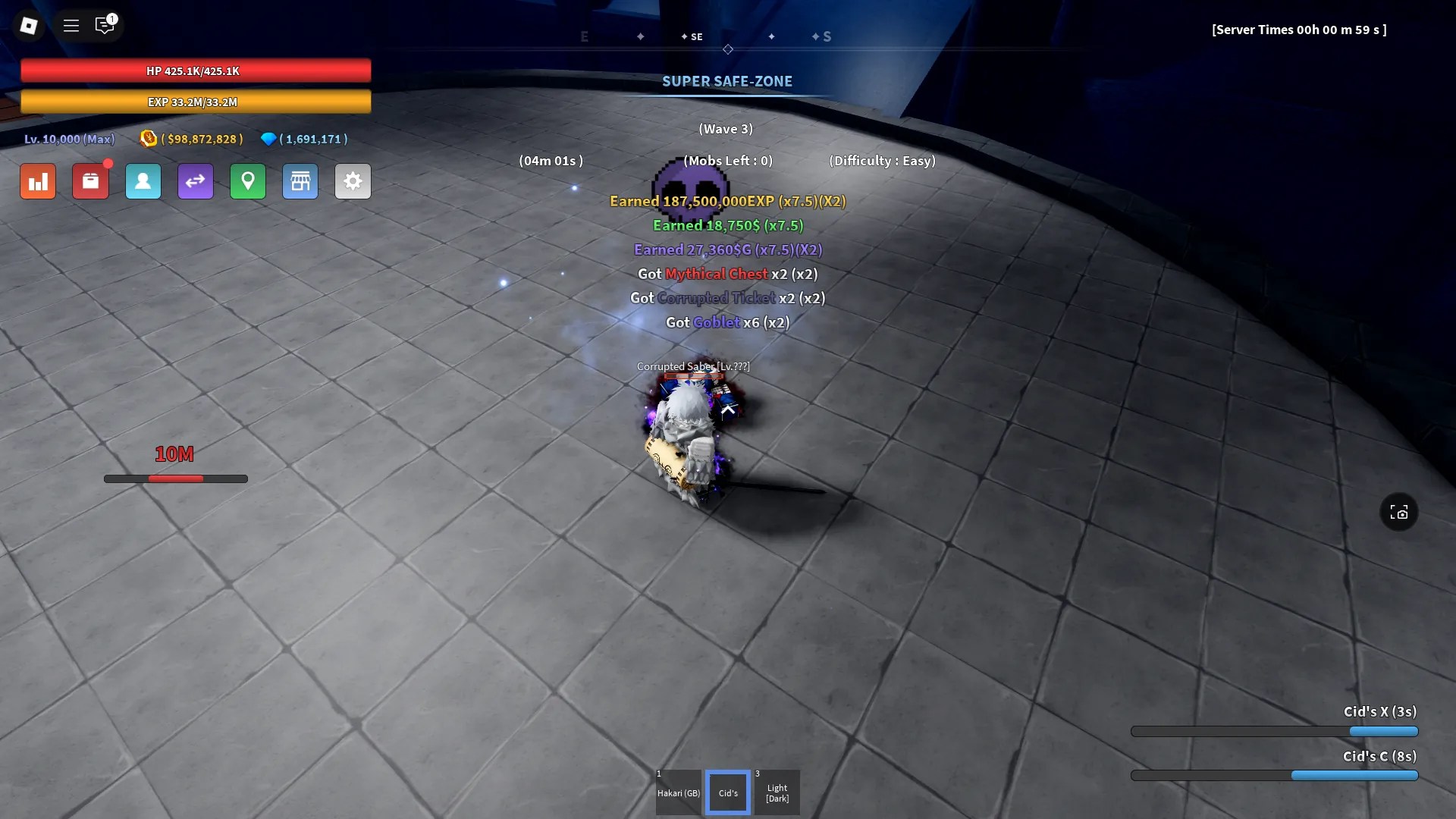Open the orange stats bar-chart icon
Image resolution: width=1456 pixels, height=819 pixels.
pyautogui.click(x=38, y=181)
